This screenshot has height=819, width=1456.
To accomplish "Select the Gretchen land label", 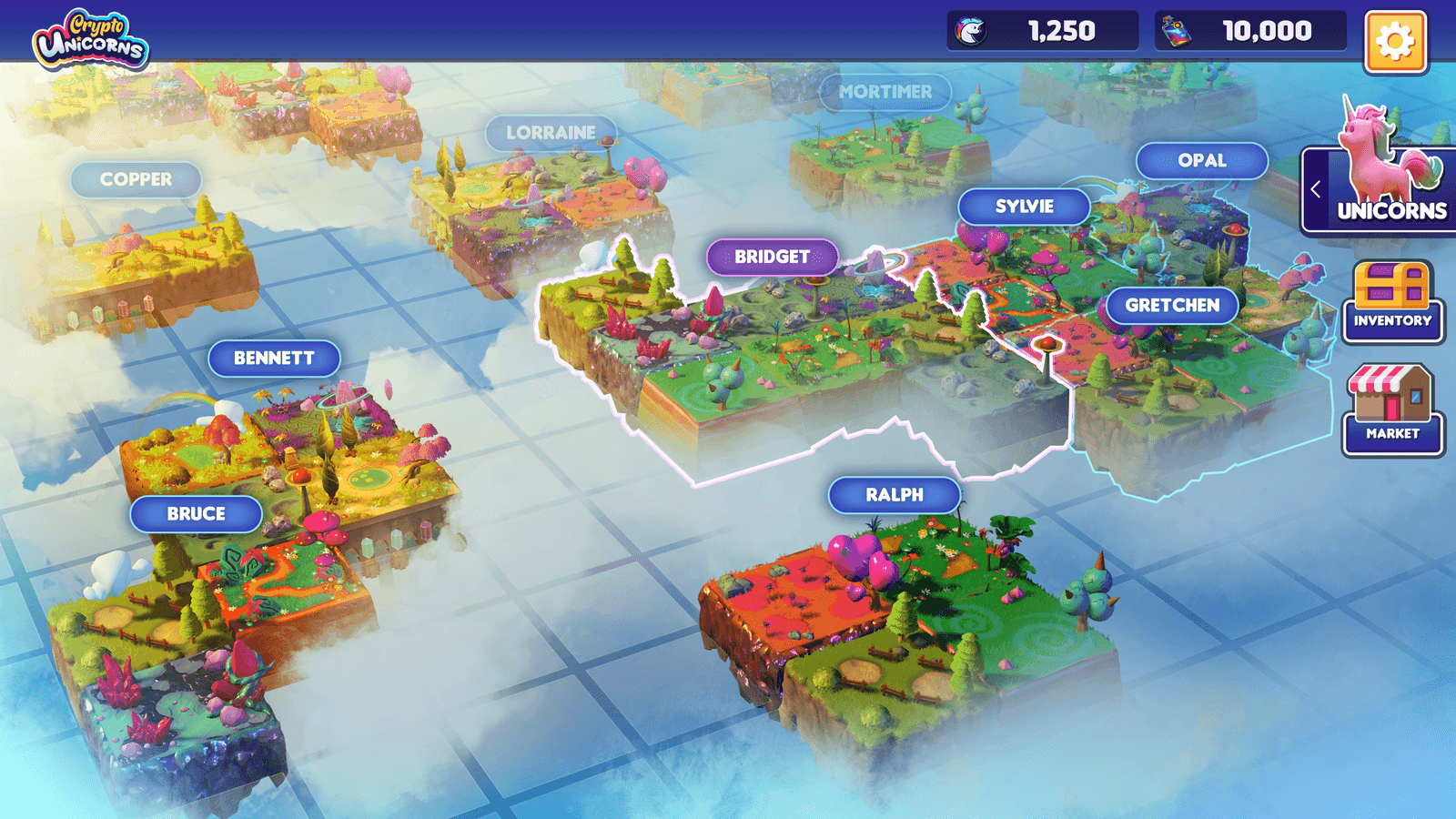I will click(1171, 306).
